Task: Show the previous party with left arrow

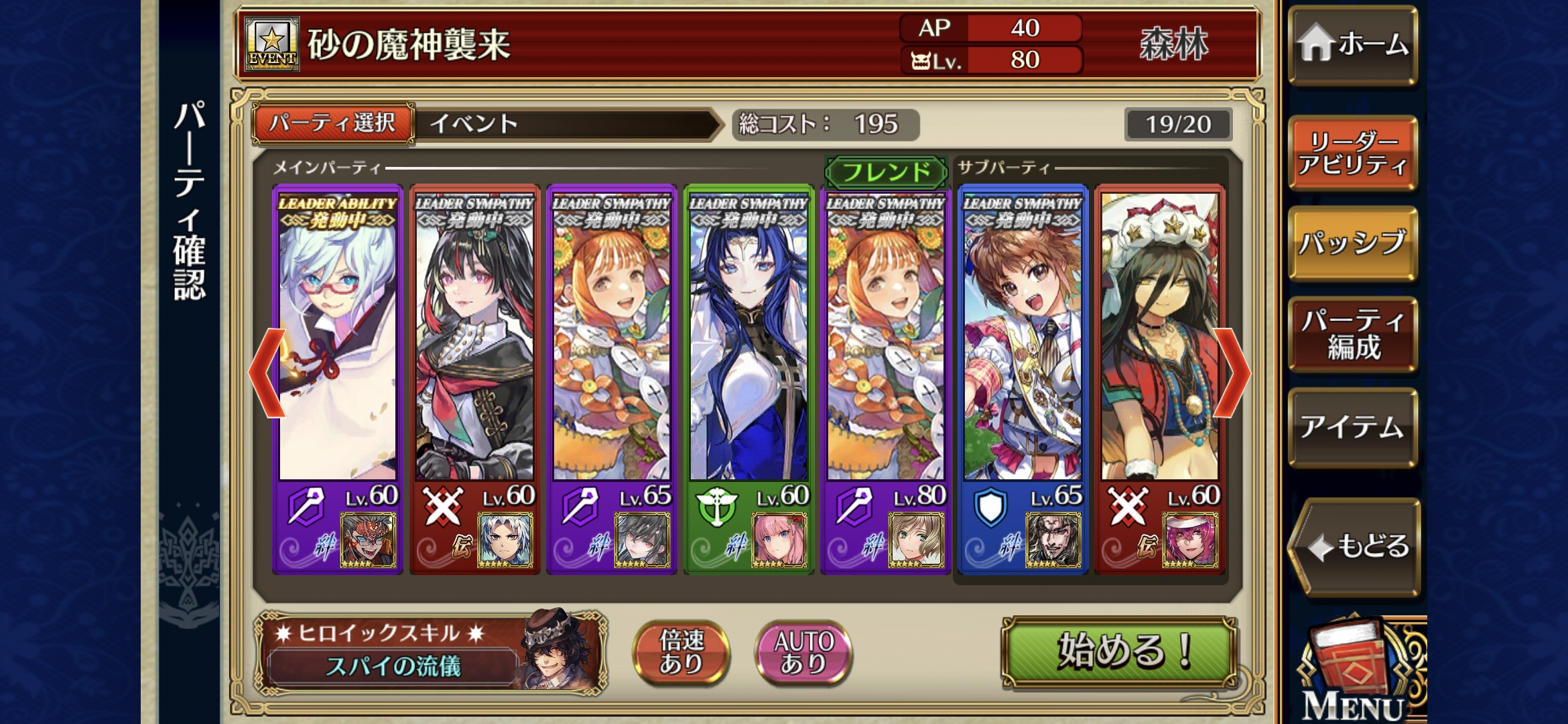Action: [x=267, y=373]
